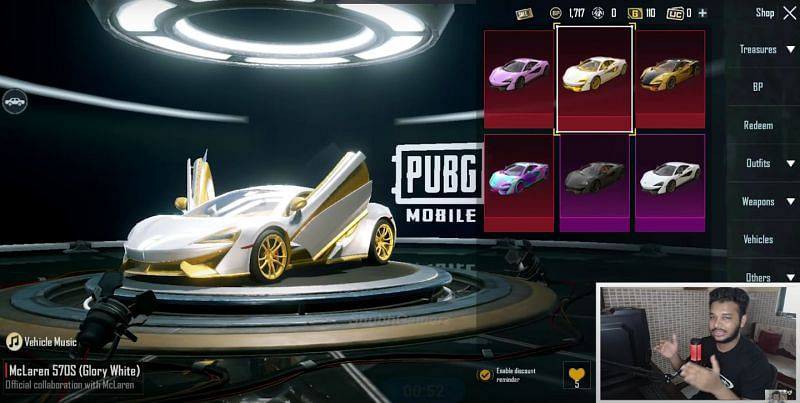Click the car view icon on left

point(14,101)
